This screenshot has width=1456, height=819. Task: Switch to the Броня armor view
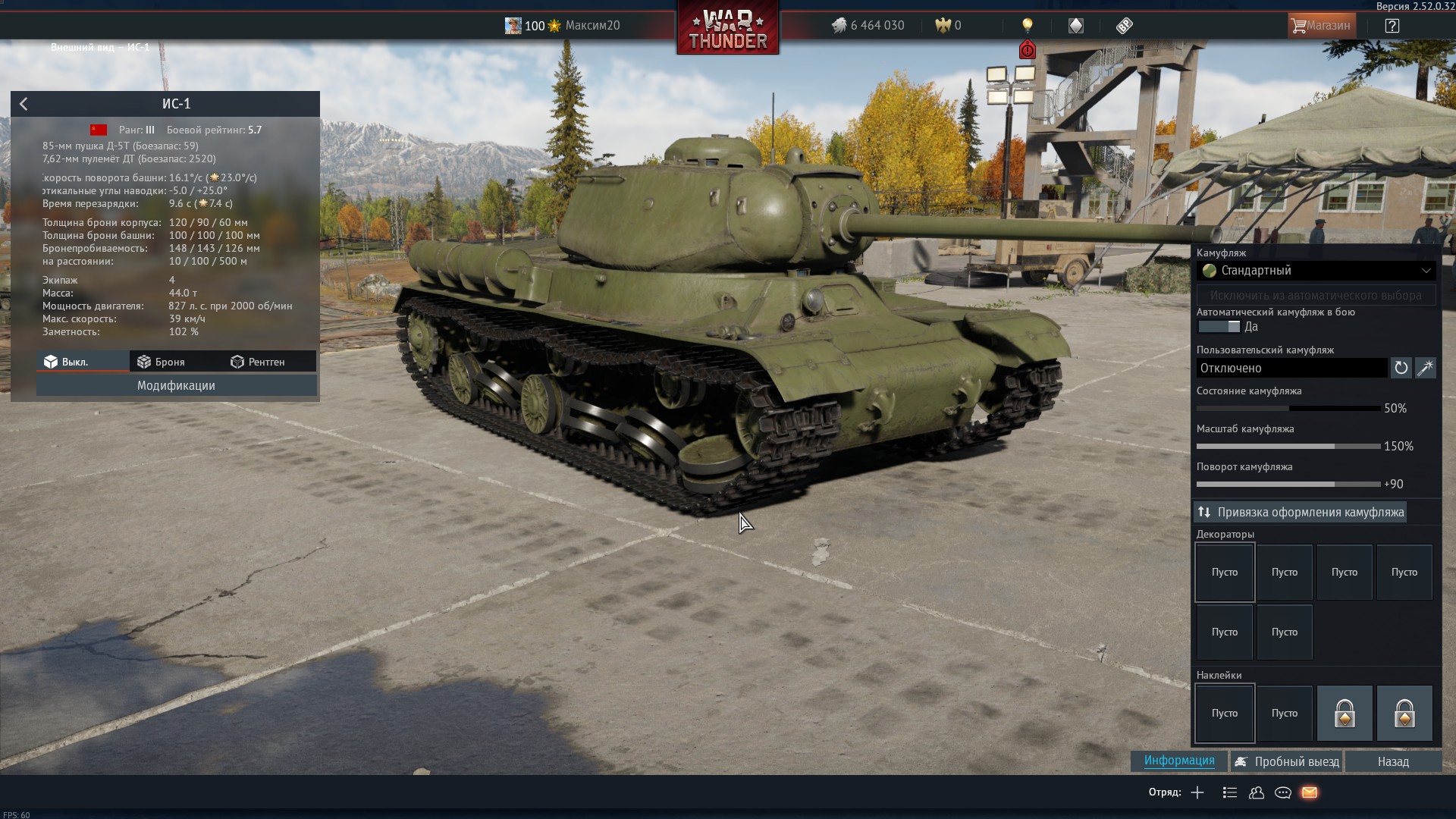(161, 362)
